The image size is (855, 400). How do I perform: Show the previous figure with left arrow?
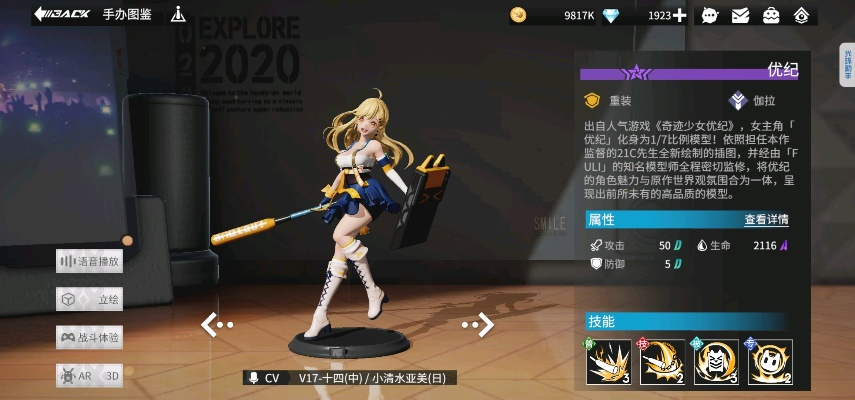(x=217, y=324)
